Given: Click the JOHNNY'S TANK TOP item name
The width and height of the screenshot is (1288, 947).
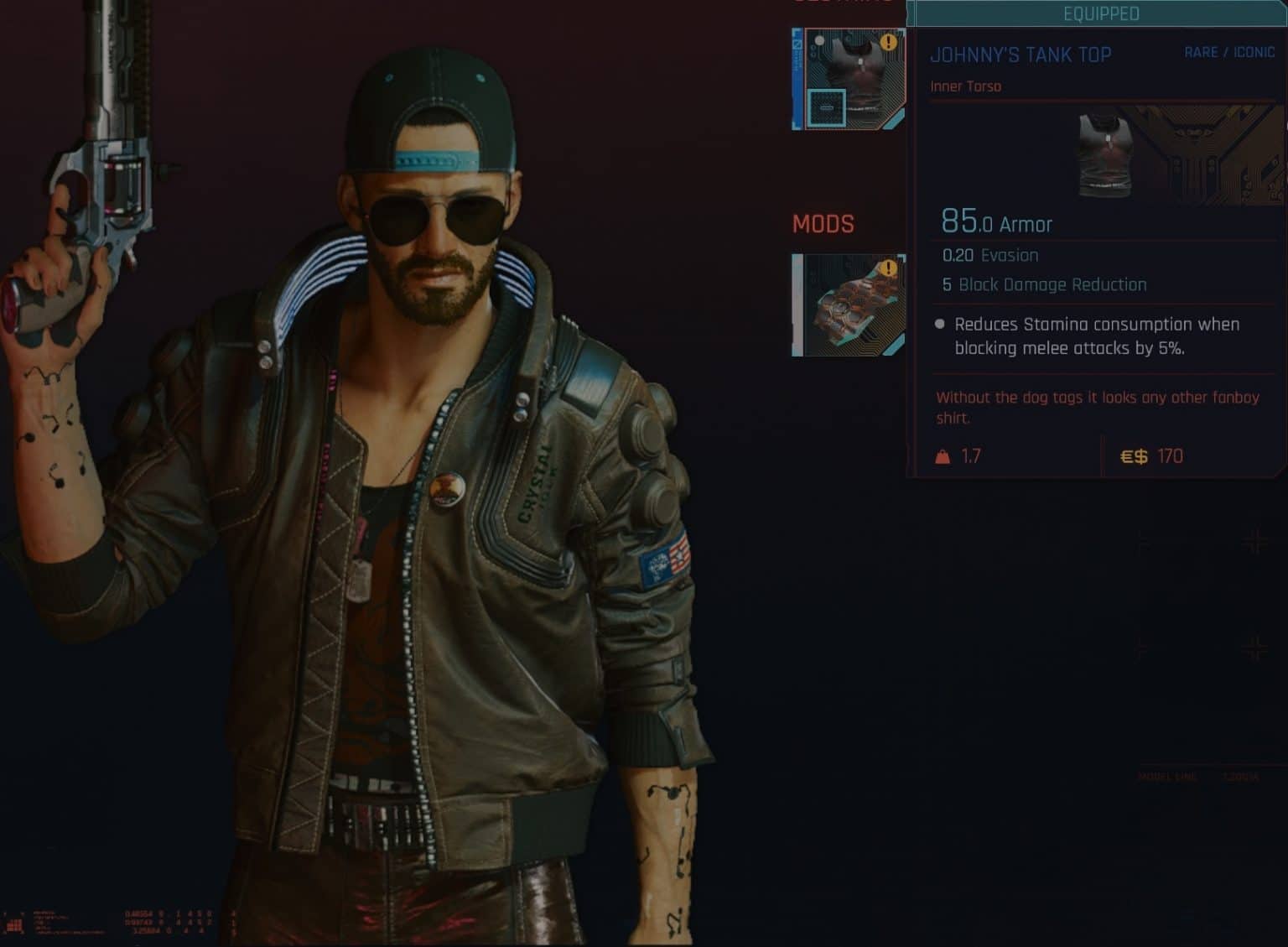Looking at the screenshot, I should pos(1020,55).
